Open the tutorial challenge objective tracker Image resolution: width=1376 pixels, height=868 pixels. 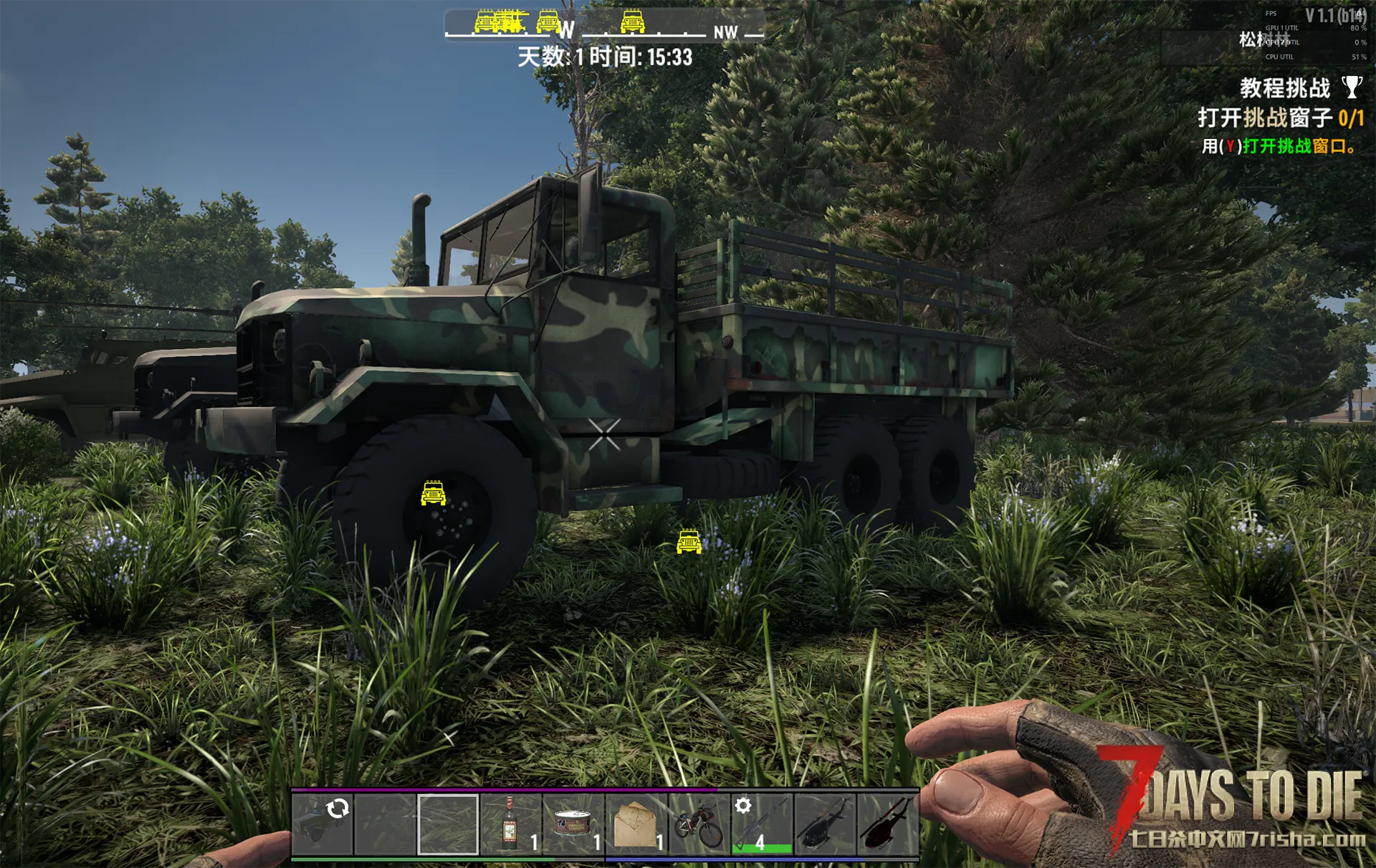1280,118
